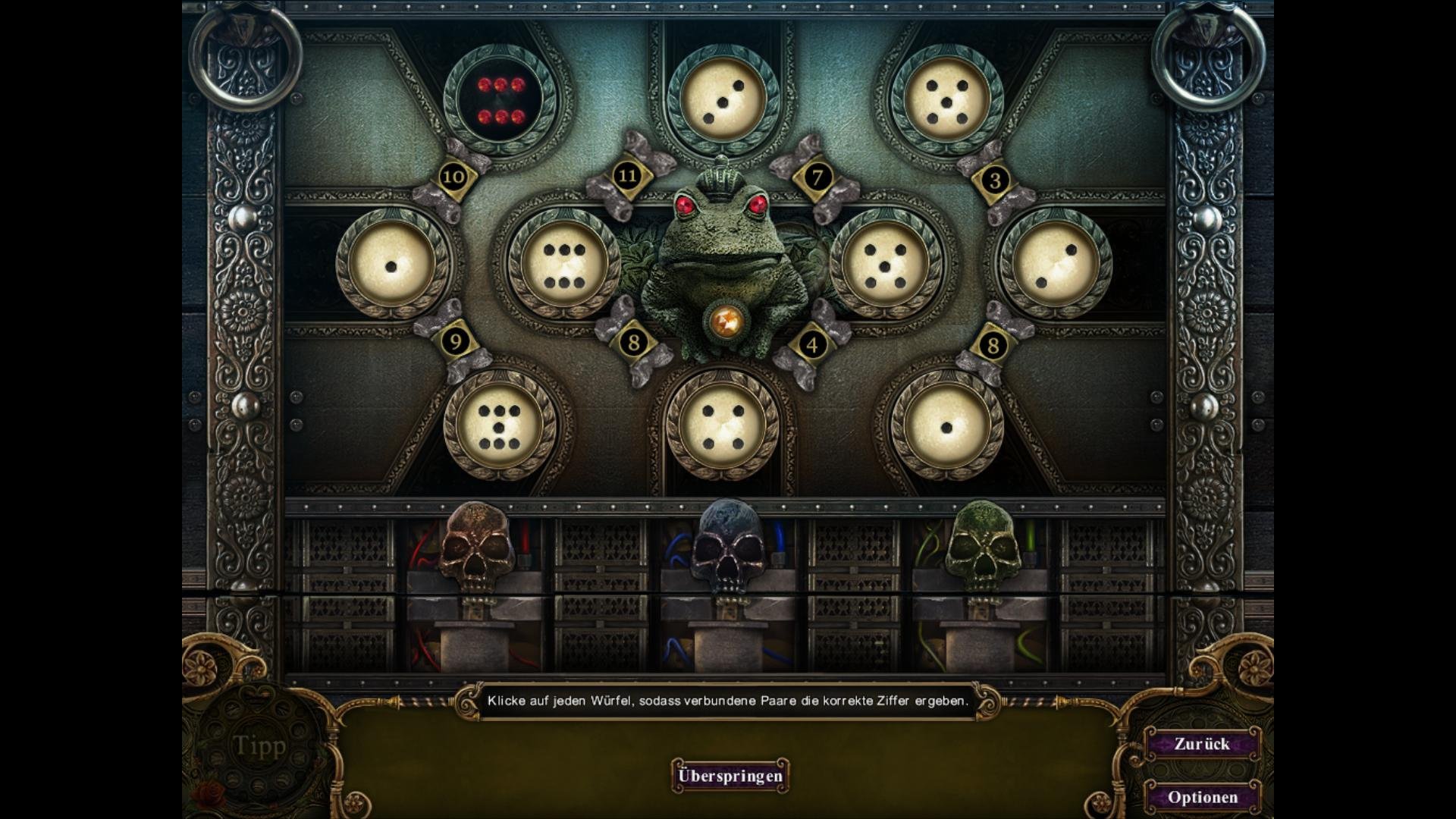This screenshot has height=819, width=1456.
Task: Open the Optionen menu
Action: click(1203, 797)
